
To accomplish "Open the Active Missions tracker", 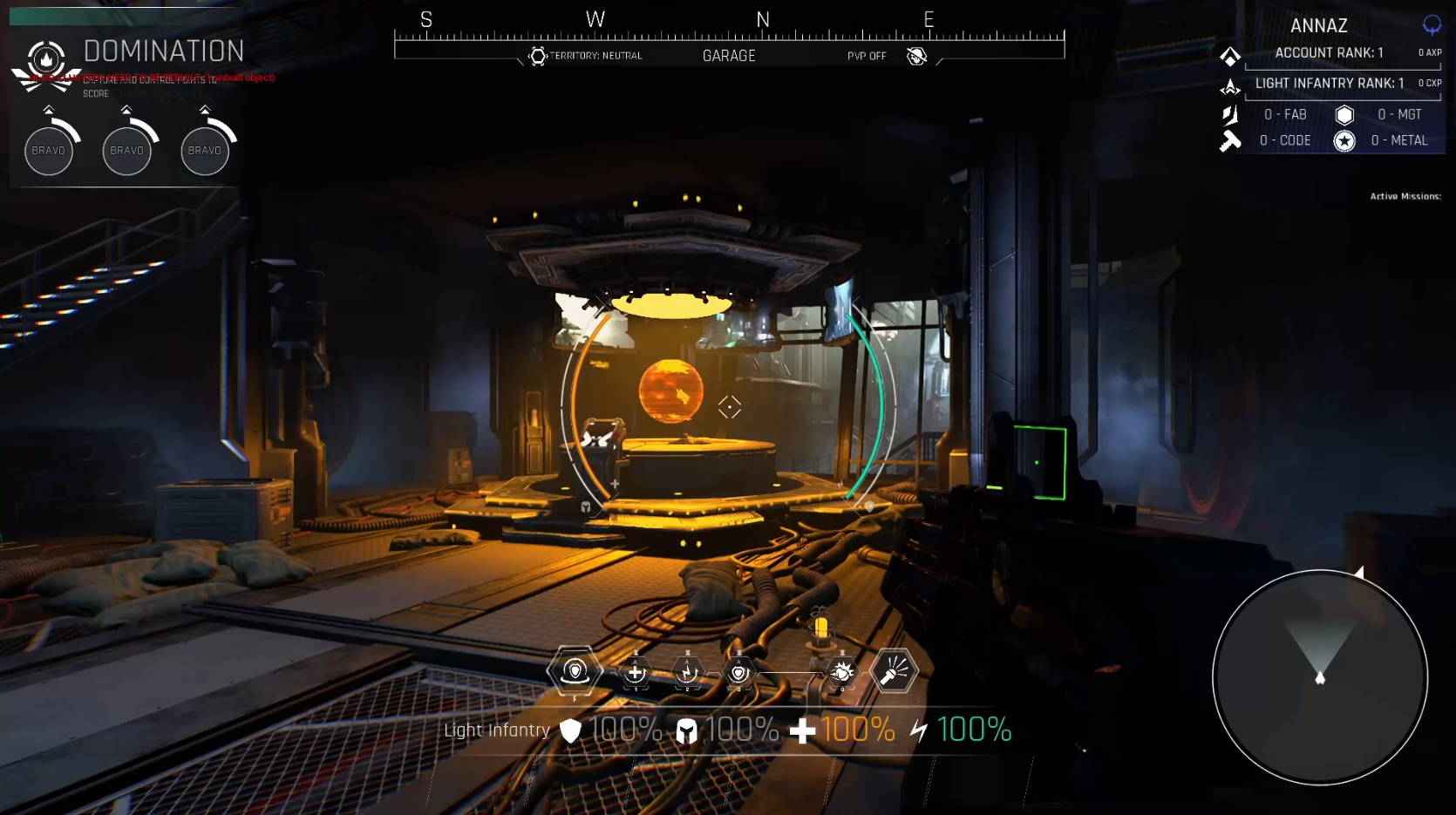I will point(1405,197).
